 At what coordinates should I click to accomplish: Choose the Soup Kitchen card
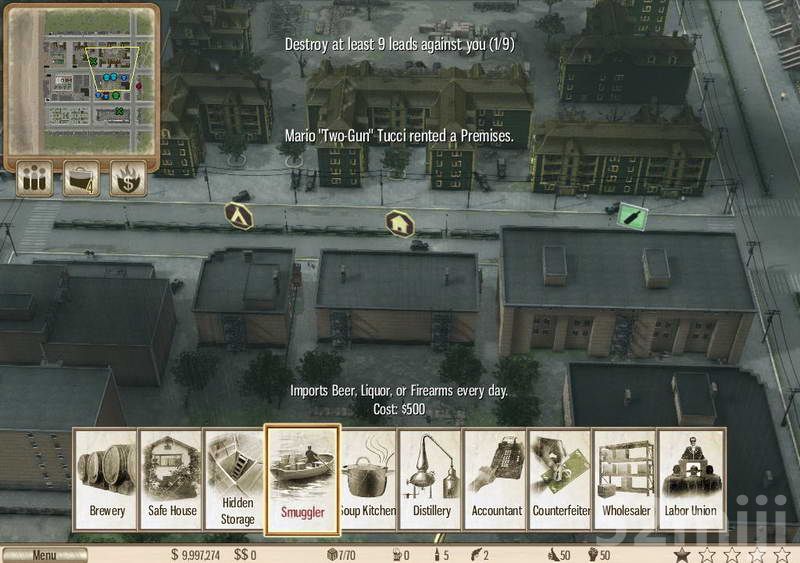tap(367, 480)
